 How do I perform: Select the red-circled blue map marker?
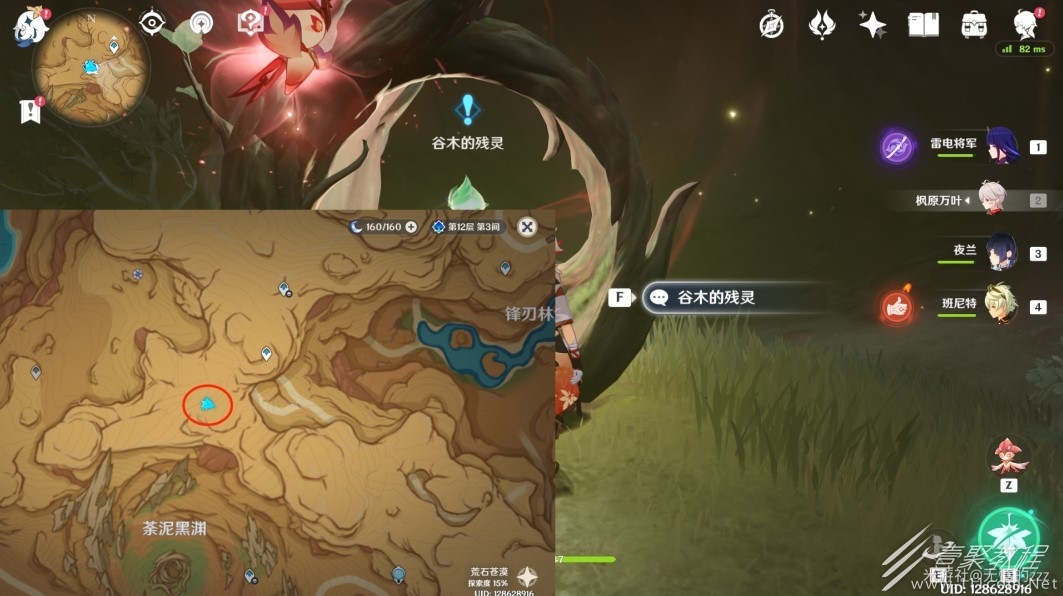point(208,404)
